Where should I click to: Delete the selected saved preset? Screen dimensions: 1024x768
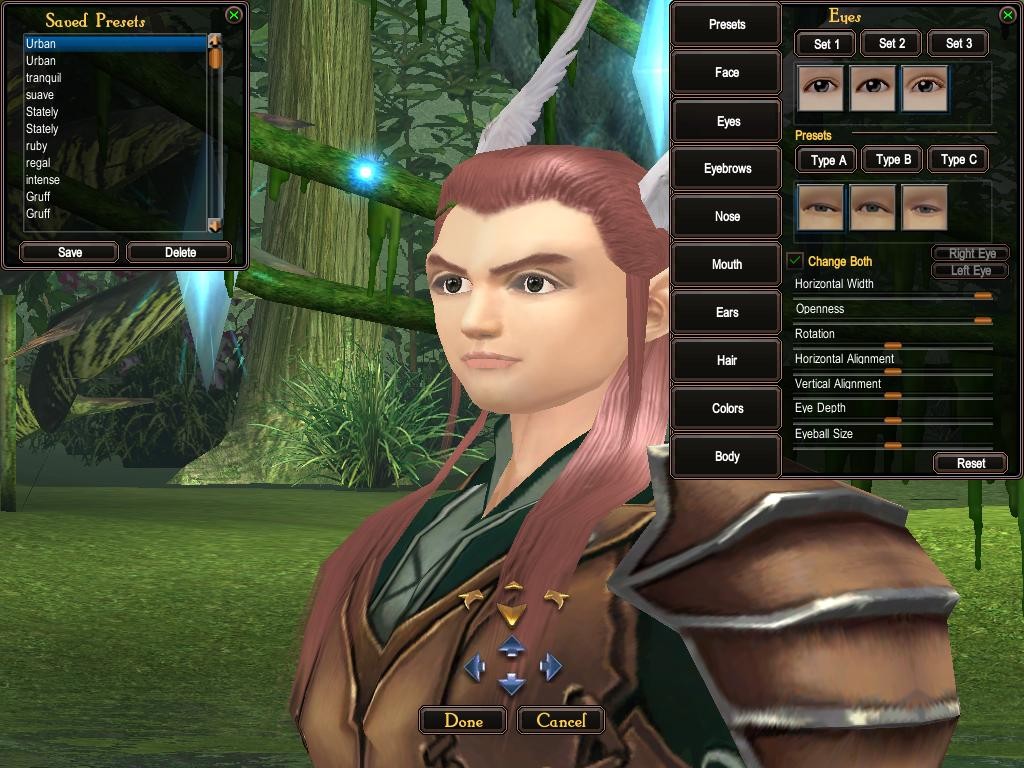coord(180,252)
